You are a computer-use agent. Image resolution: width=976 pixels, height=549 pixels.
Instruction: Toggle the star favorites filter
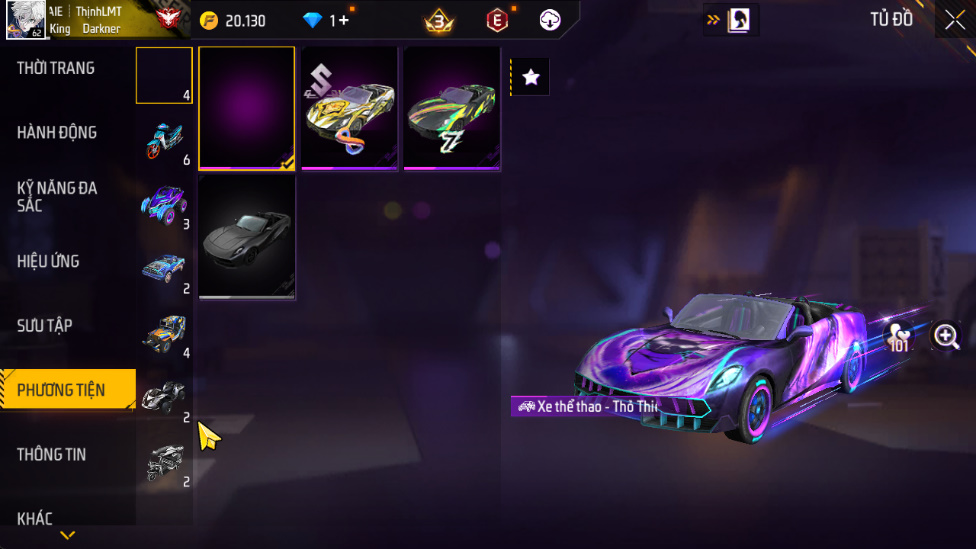click(531, 77)
